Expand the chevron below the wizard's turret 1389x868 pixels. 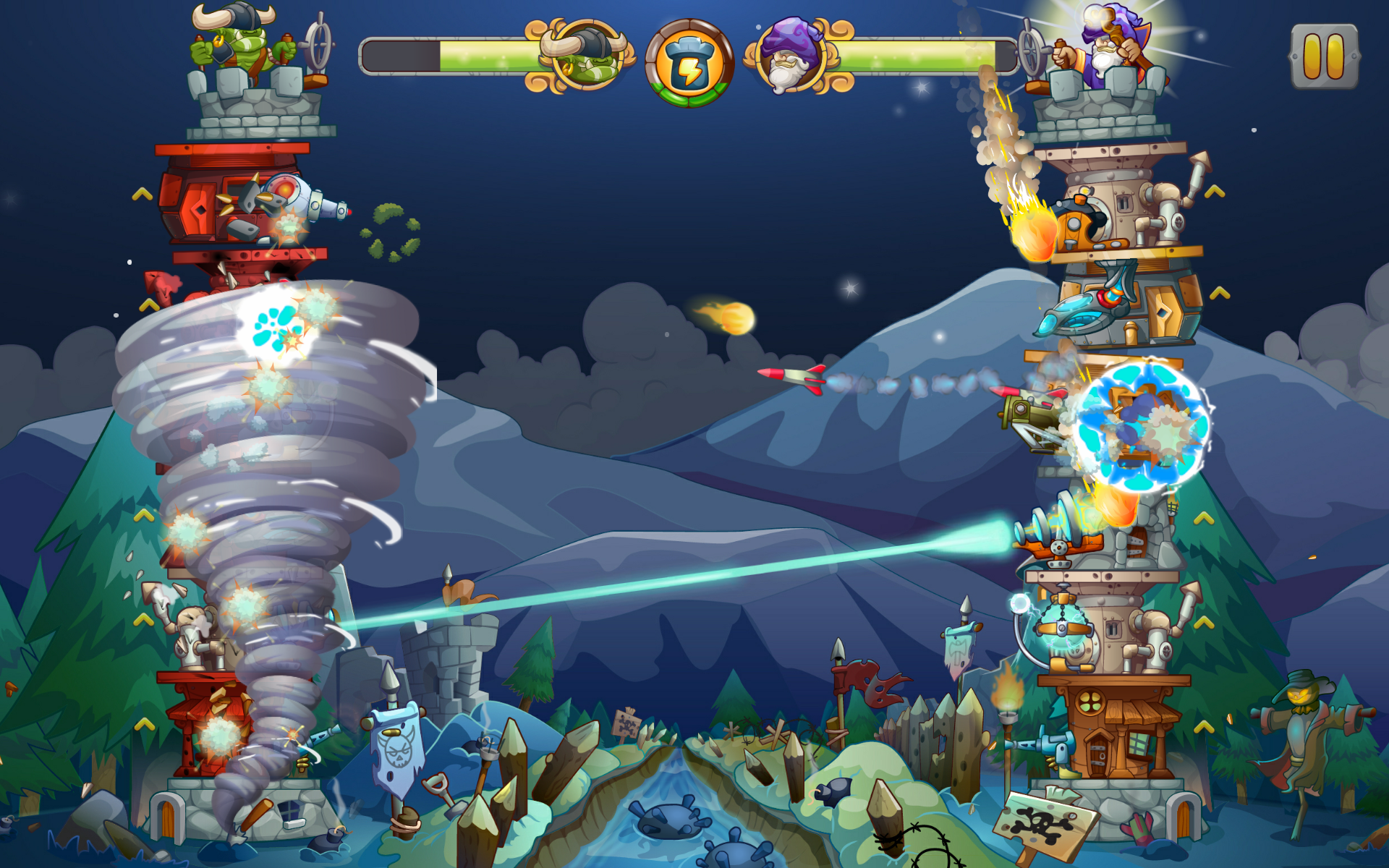(1215, 192)
